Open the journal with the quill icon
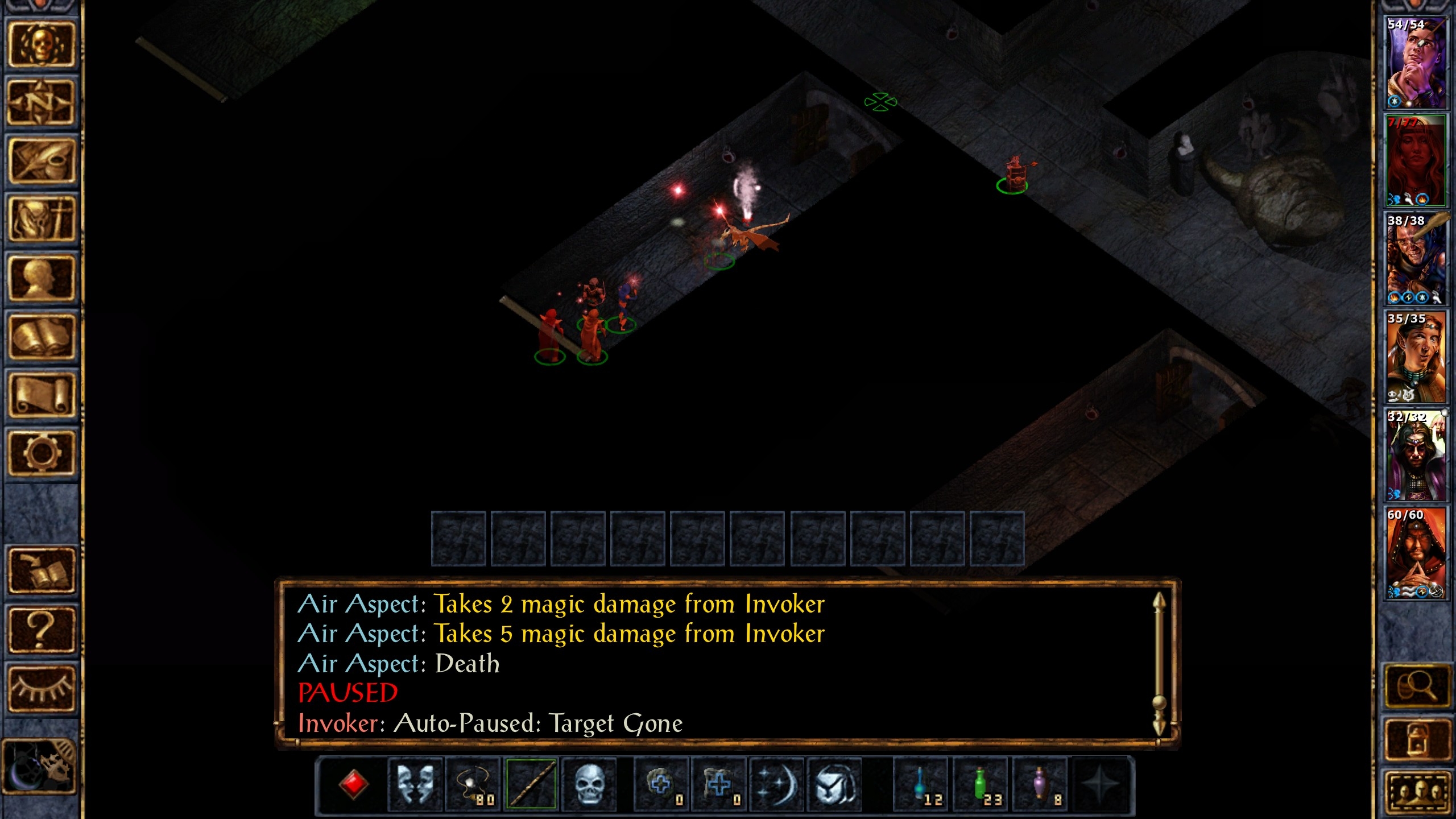 (x=41, y=162)
